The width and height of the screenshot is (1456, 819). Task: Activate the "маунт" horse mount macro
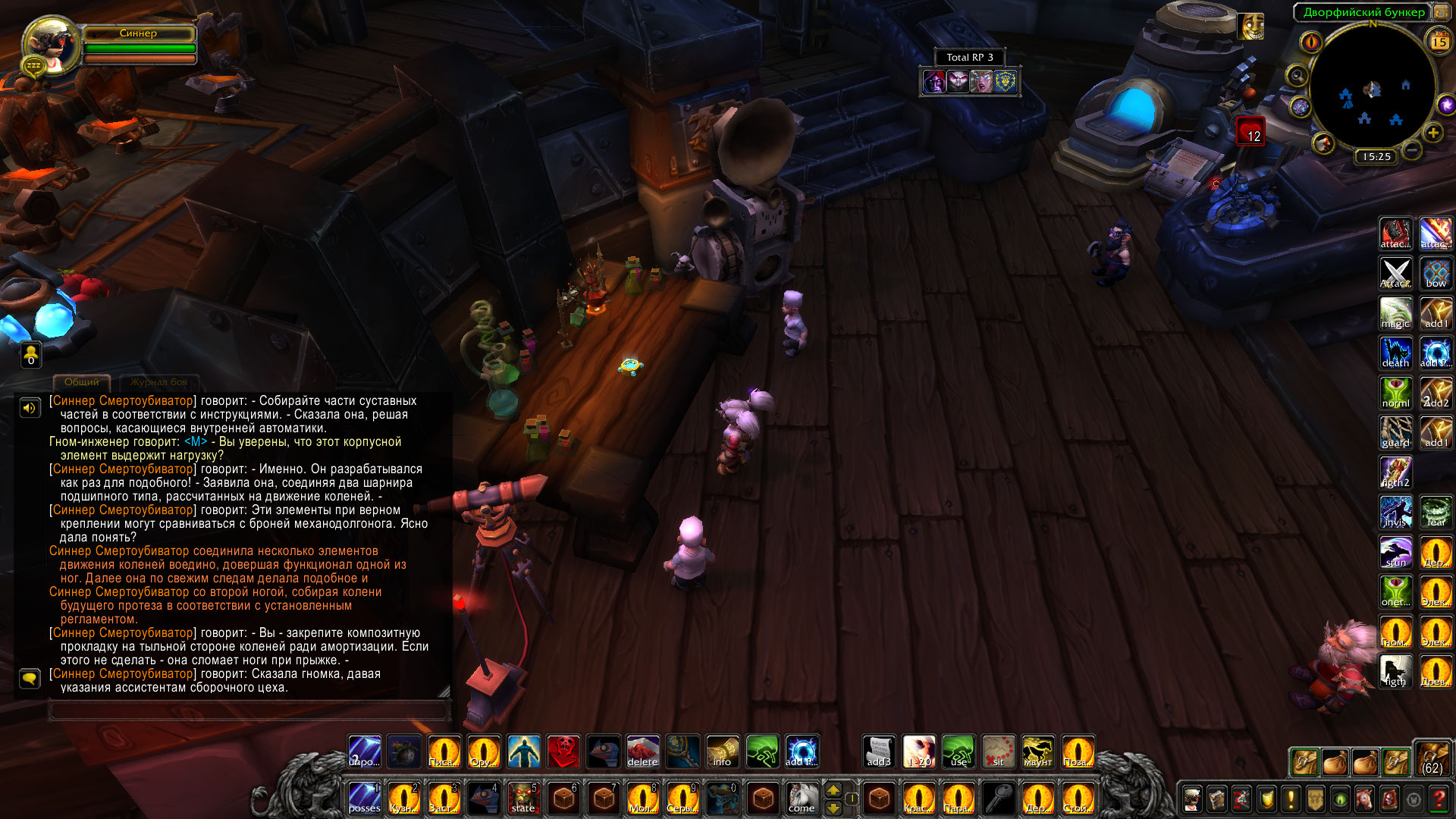tap(1037, 752)
